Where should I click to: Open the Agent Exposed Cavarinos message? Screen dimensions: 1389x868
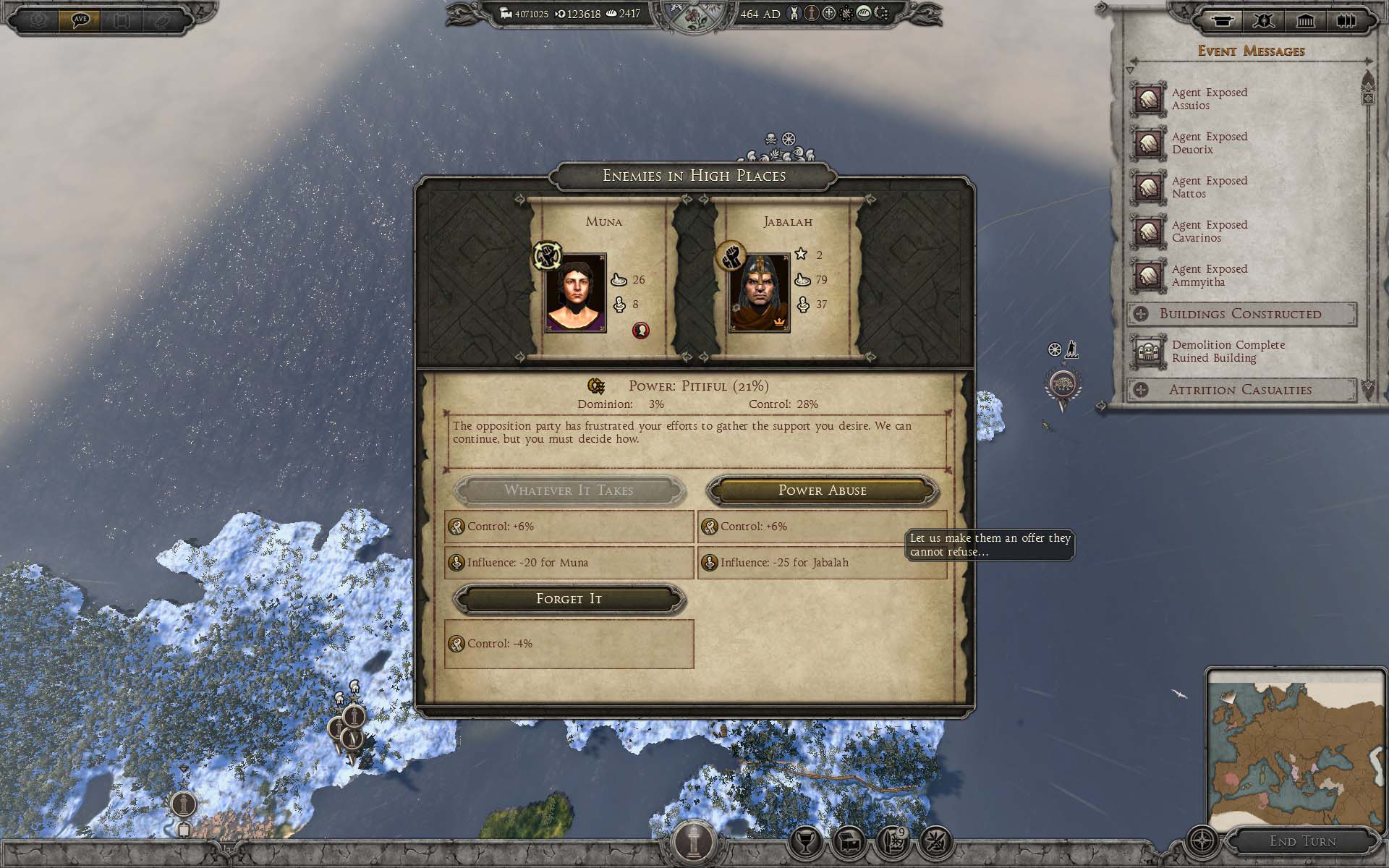coord(1208,231)
